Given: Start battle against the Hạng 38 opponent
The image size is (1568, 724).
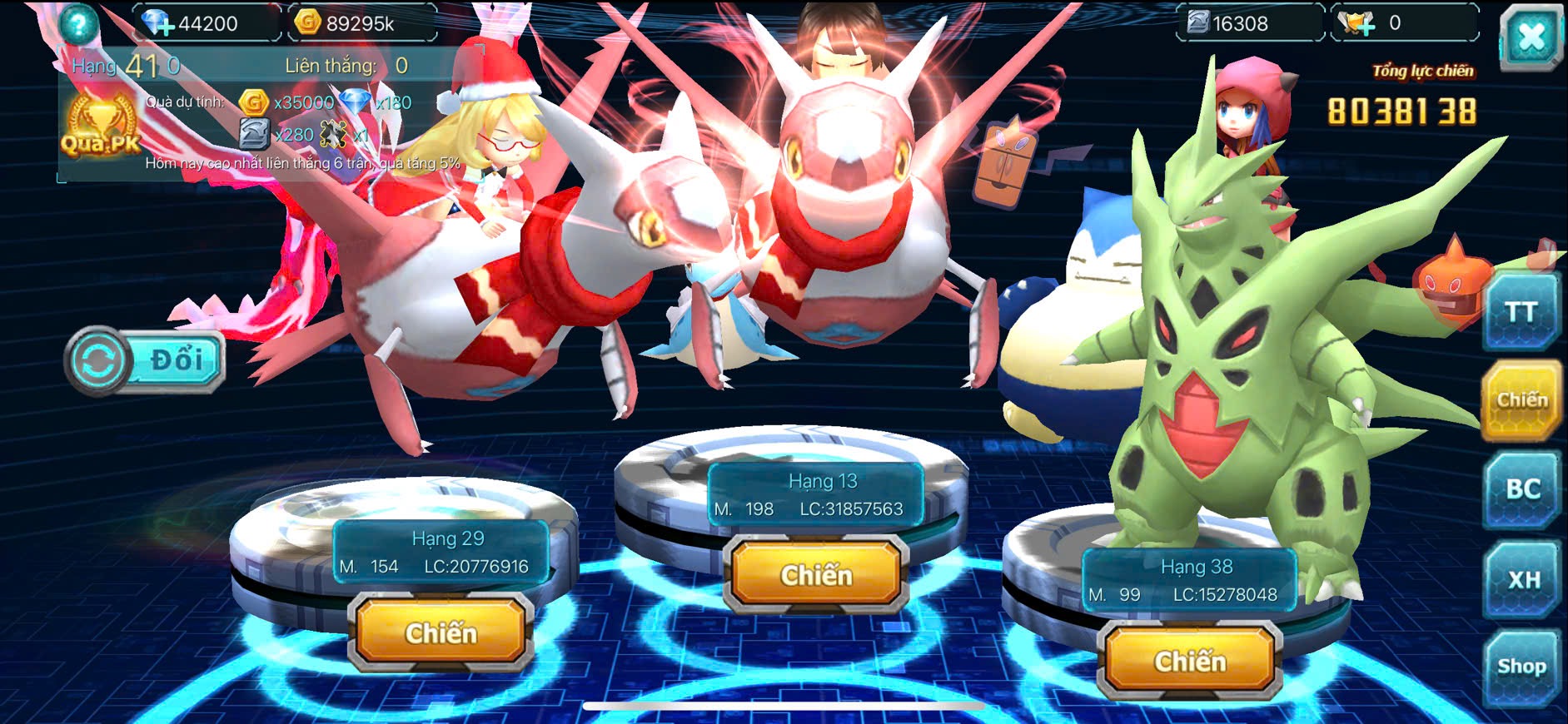Looking at the screenshot, I should pos(1190,661).
